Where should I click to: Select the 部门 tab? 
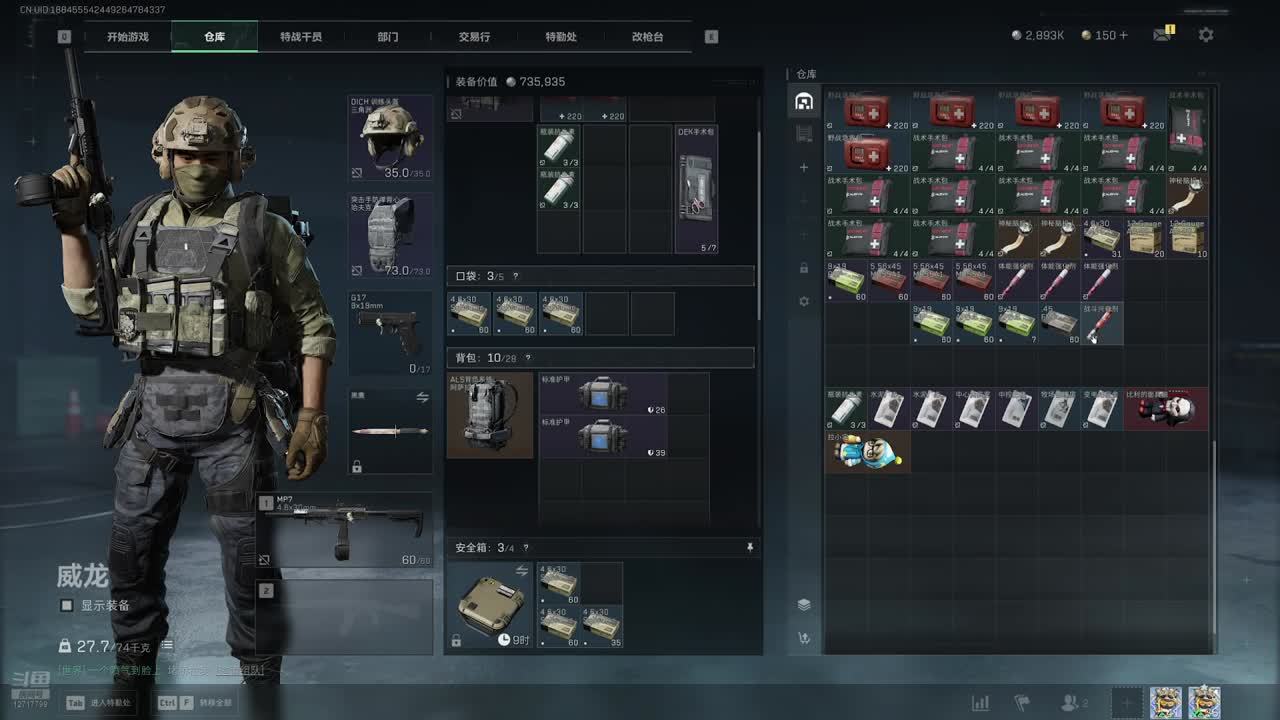[x=388, y=37]
